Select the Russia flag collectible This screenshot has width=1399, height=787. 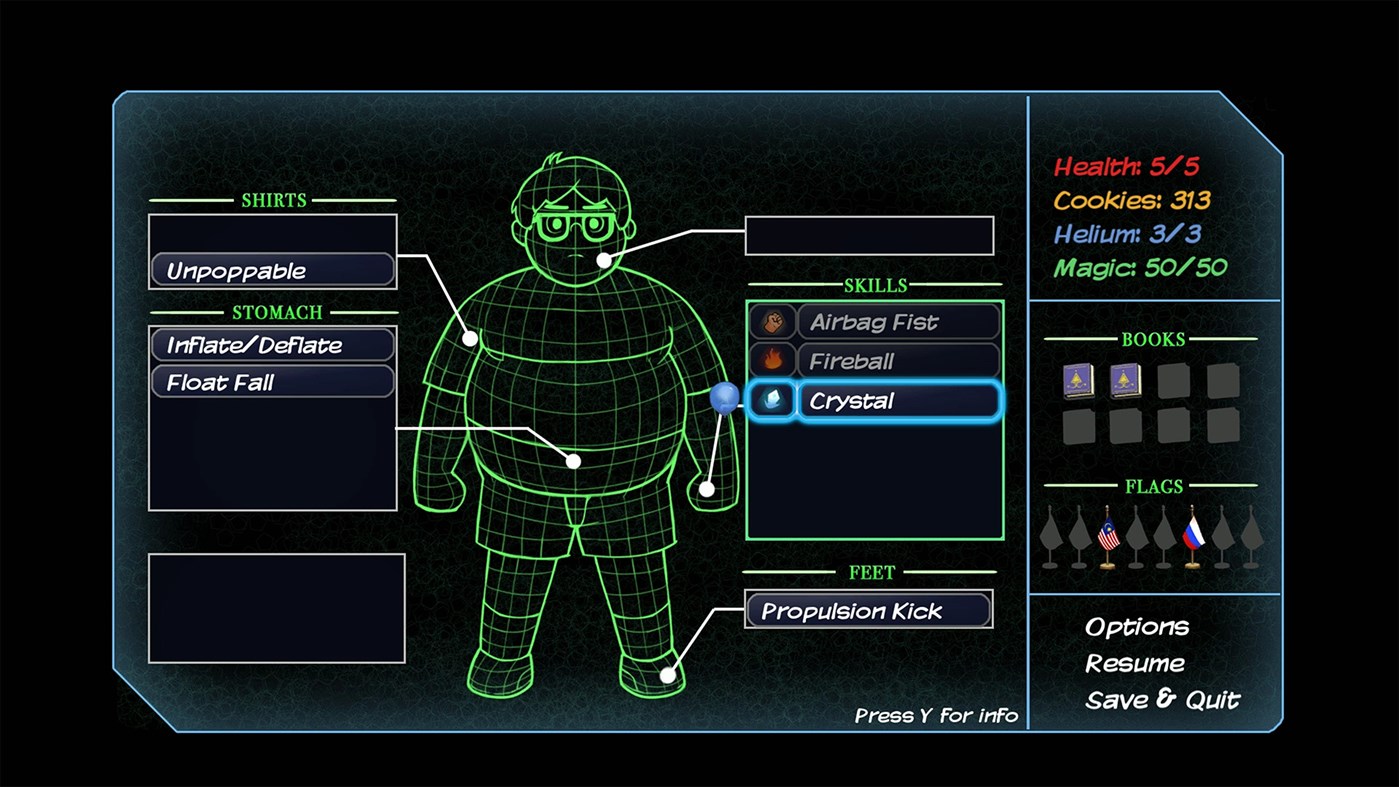click(1194, 535)
